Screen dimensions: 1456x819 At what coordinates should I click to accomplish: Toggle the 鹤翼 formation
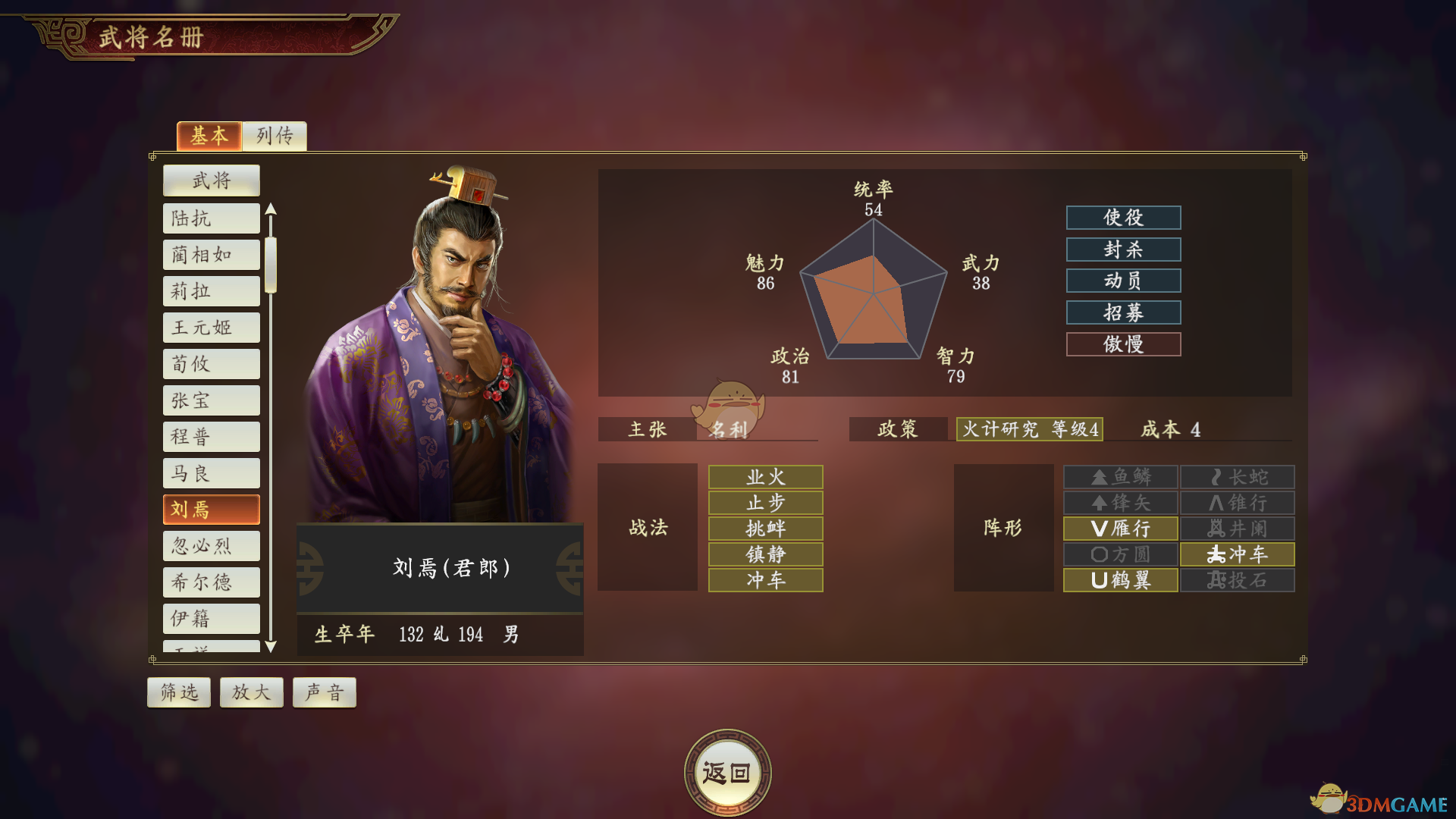pos(1120,580)
